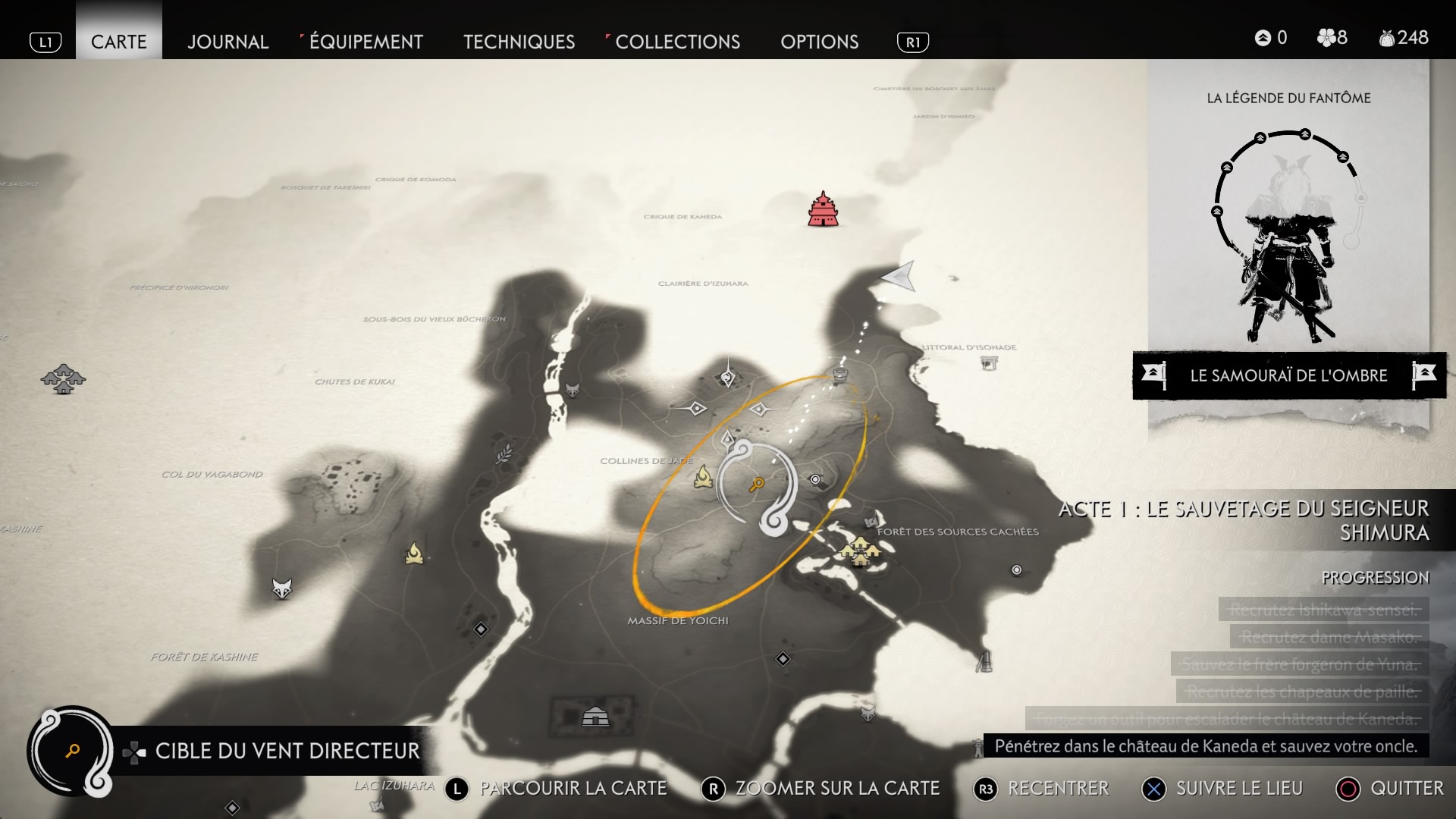Select the lighthouse marker on the coast
The width and height of the screenshot is (1456, 819).
tap(984, 661)
